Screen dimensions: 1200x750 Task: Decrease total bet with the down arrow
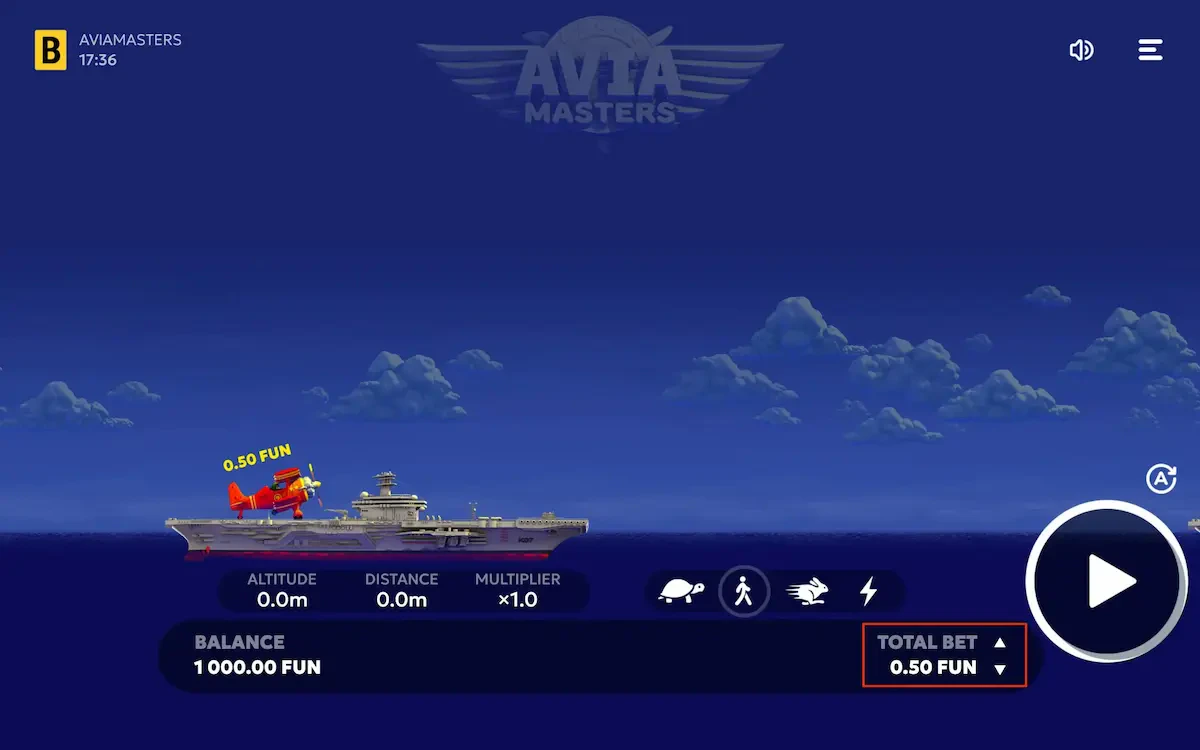coord(1000,669)
